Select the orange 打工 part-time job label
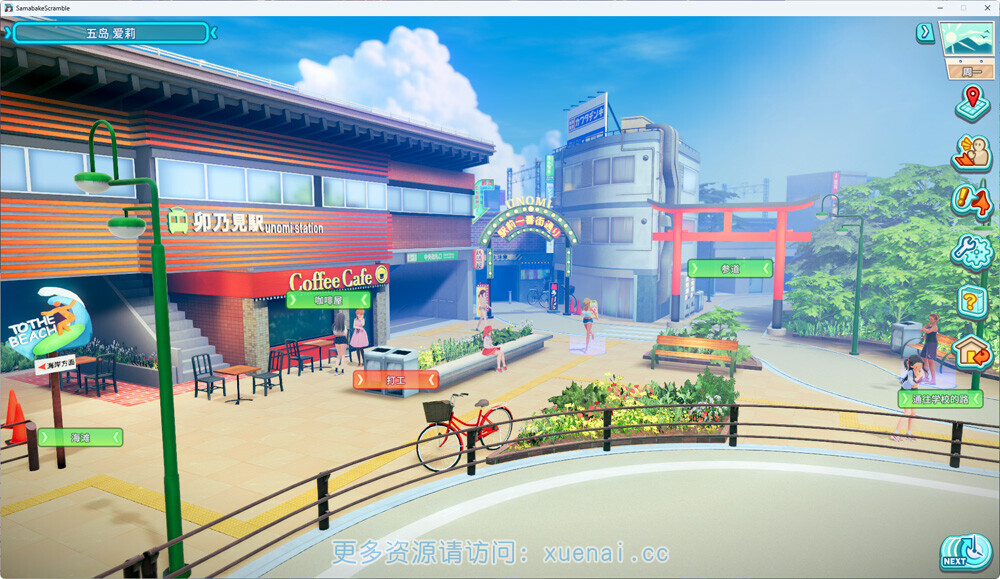Screen dimensions: 1000x579 [396, 380]
